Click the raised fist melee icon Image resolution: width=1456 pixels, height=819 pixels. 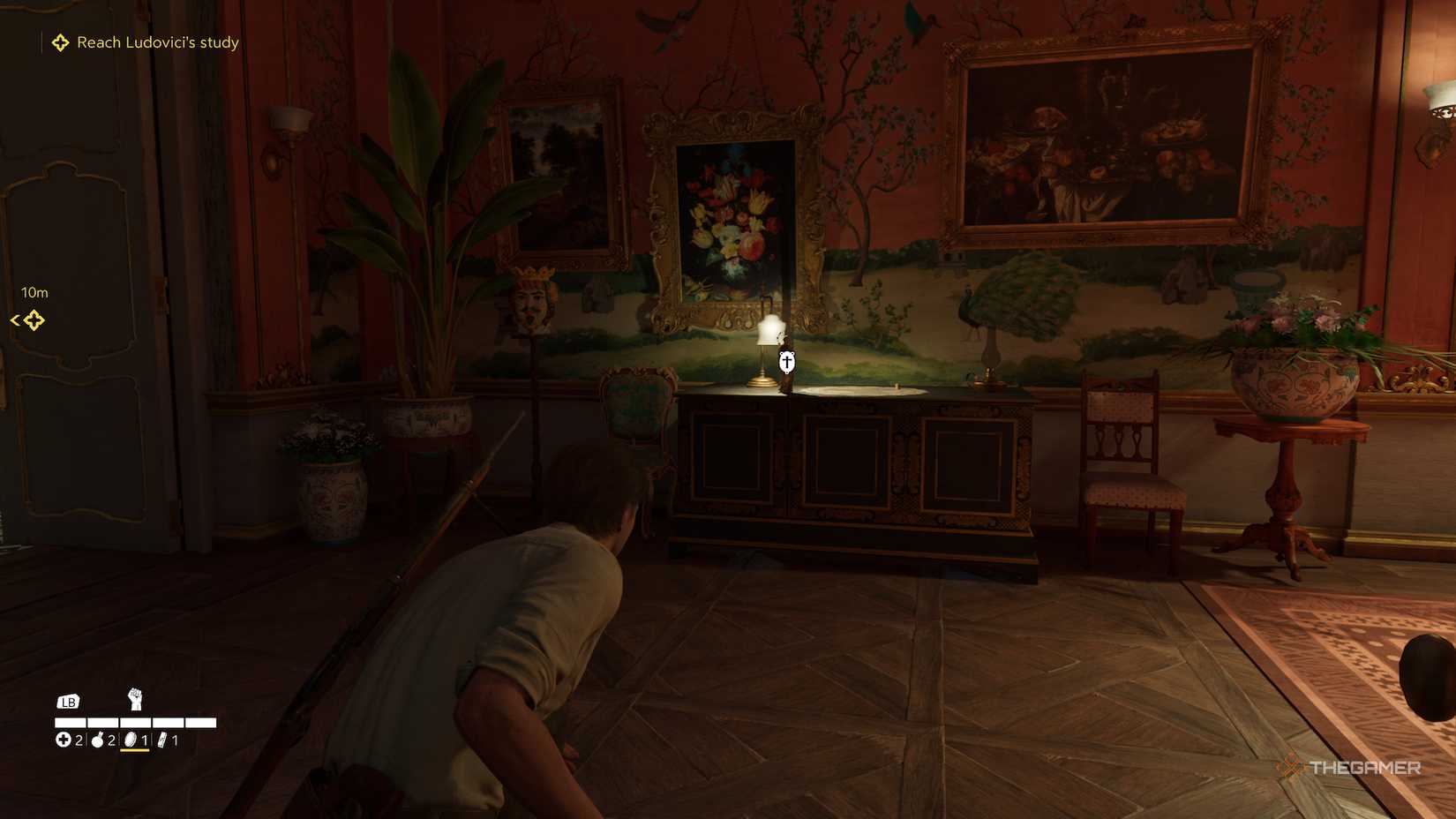pyautogui.click(x=135, y=699)
